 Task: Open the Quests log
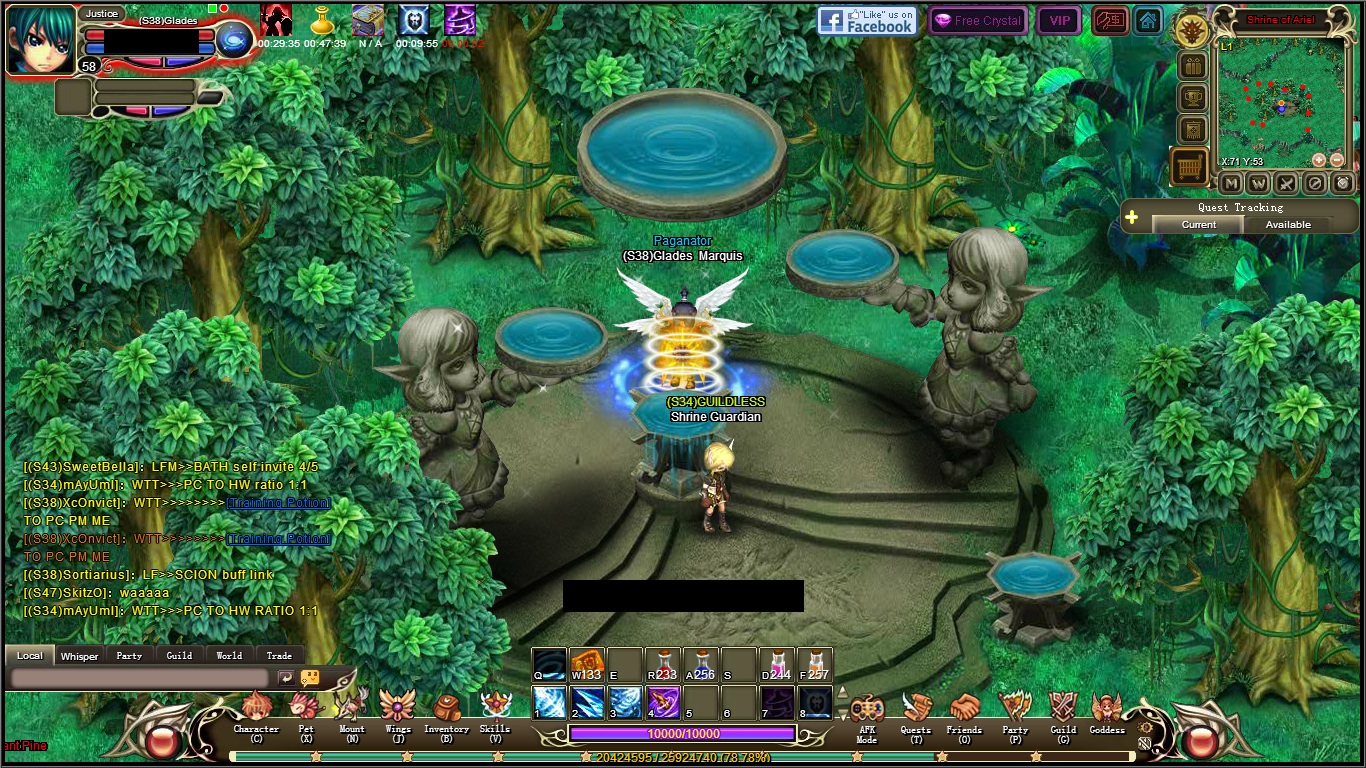click(x=915, y=712)
